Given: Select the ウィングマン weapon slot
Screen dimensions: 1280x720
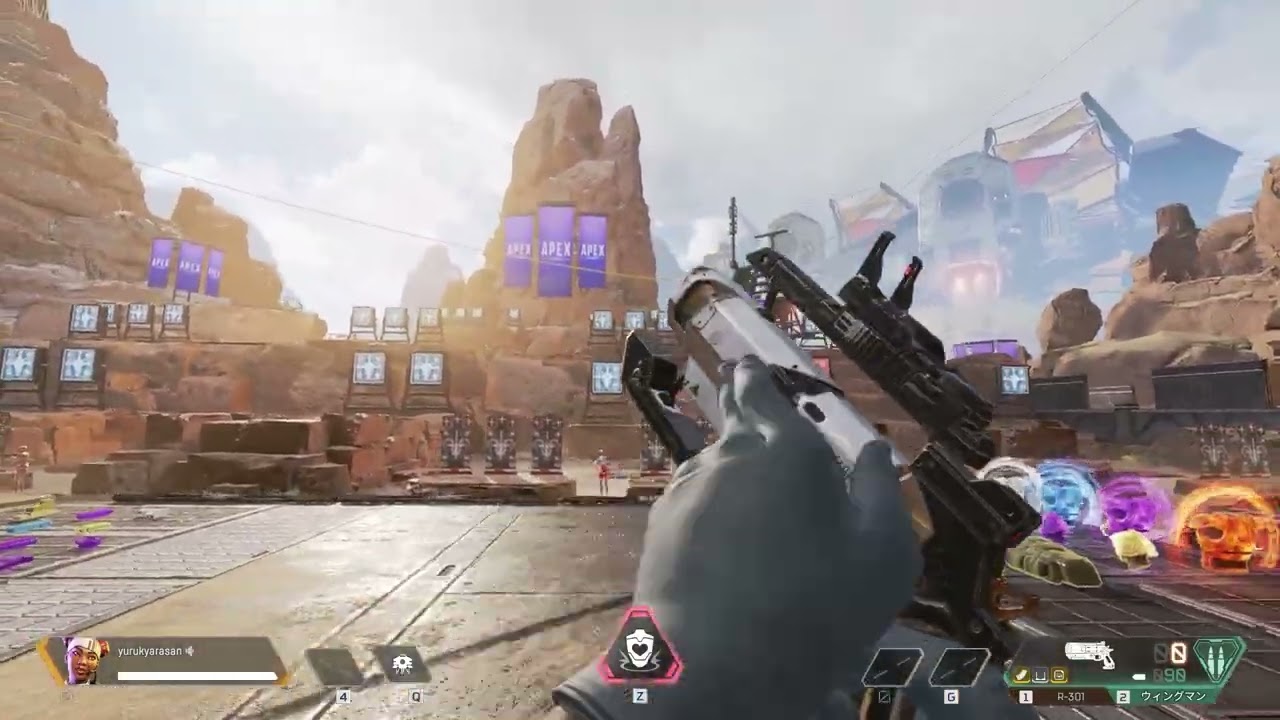Looking at the screenshot, I should pos(1172,695).
